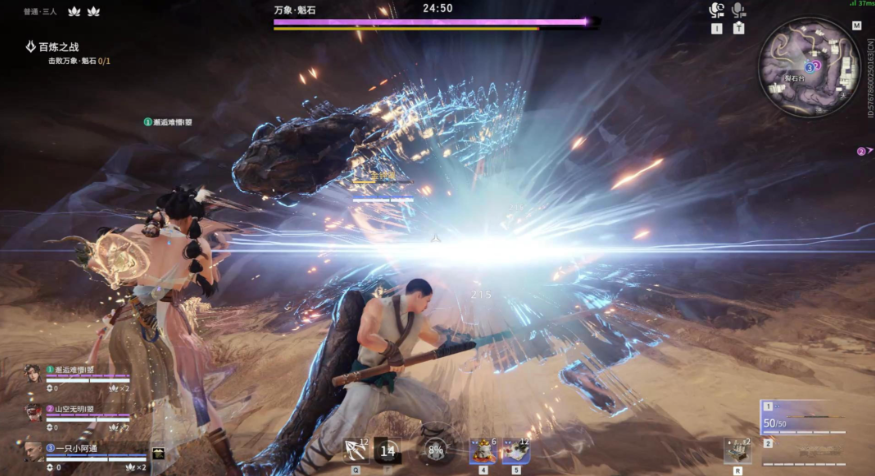
Task: Toggle the microphone icon
Action: 739,10
